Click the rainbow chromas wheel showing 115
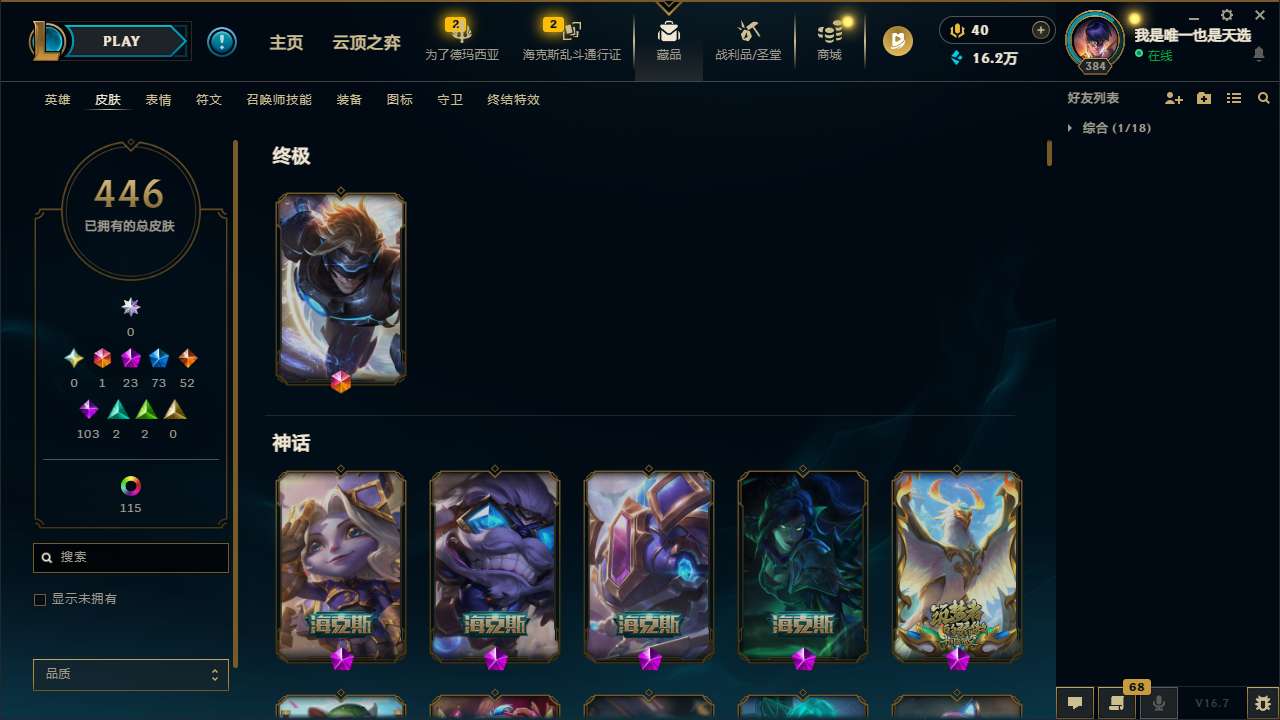Viewport: 1280px width, 720px height. pyautogui.click(x=130, y=487)
